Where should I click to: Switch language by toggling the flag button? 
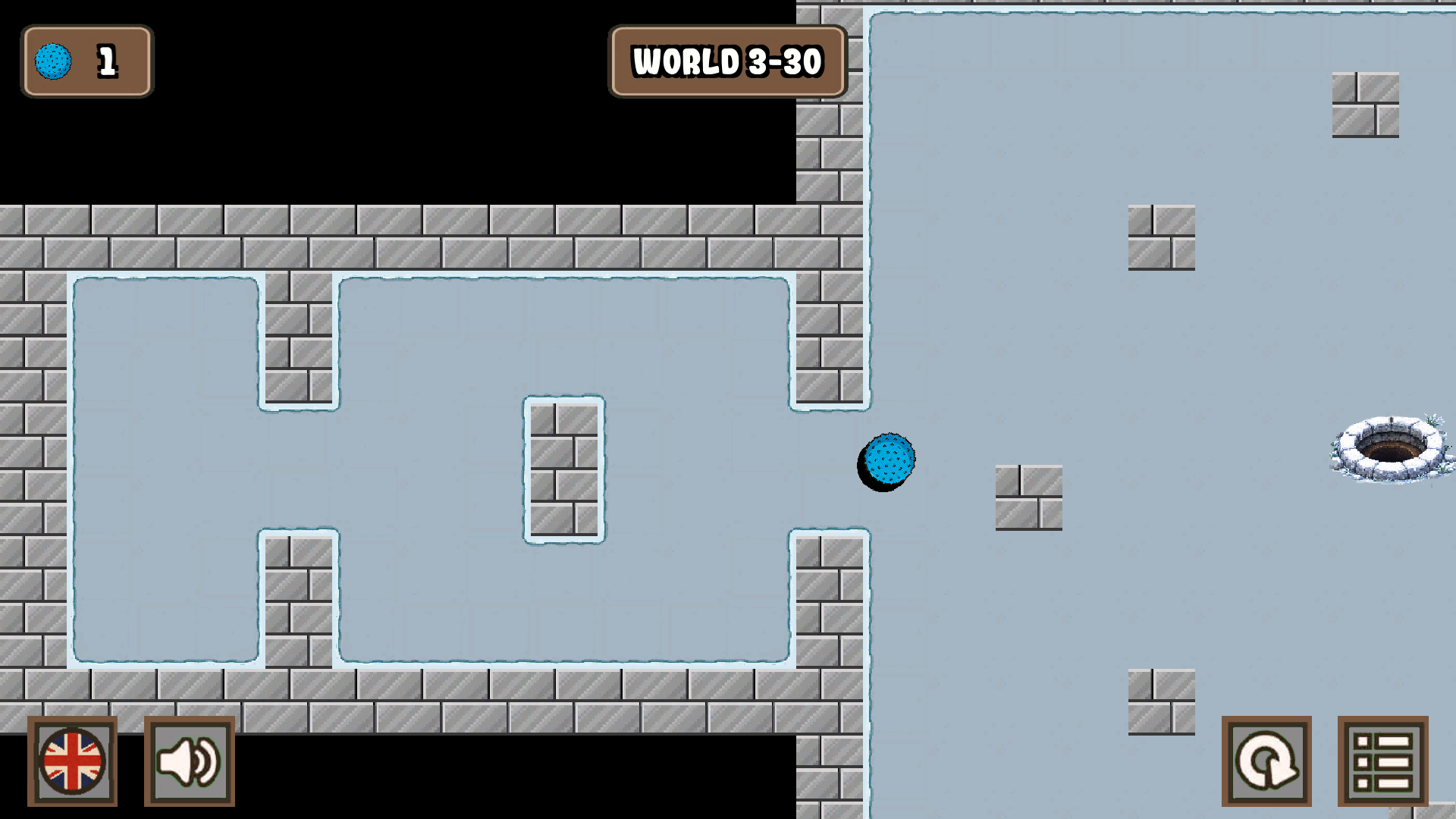coord(74,761)
